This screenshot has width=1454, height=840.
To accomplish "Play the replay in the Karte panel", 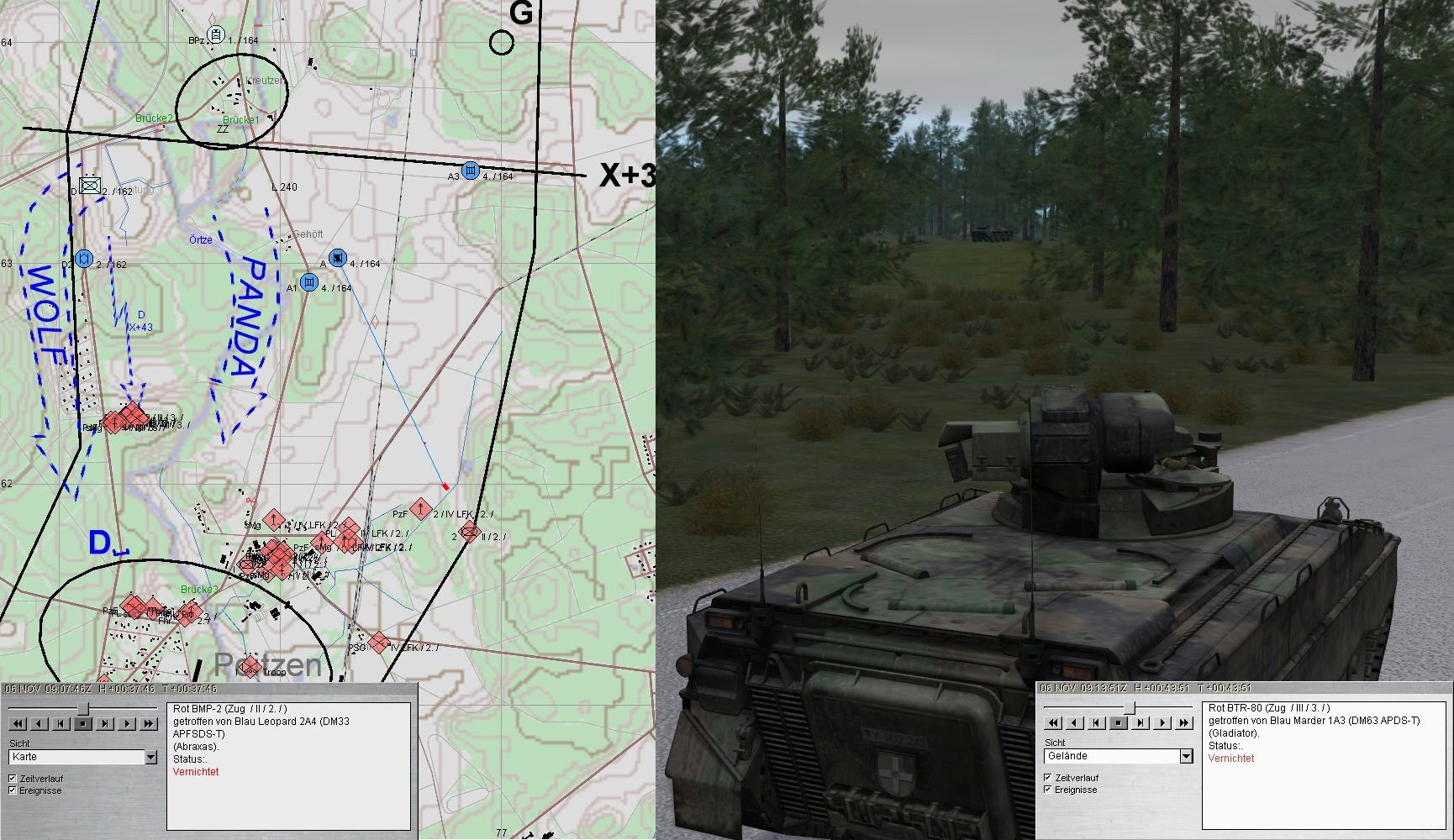I will [x=127, y=723].
